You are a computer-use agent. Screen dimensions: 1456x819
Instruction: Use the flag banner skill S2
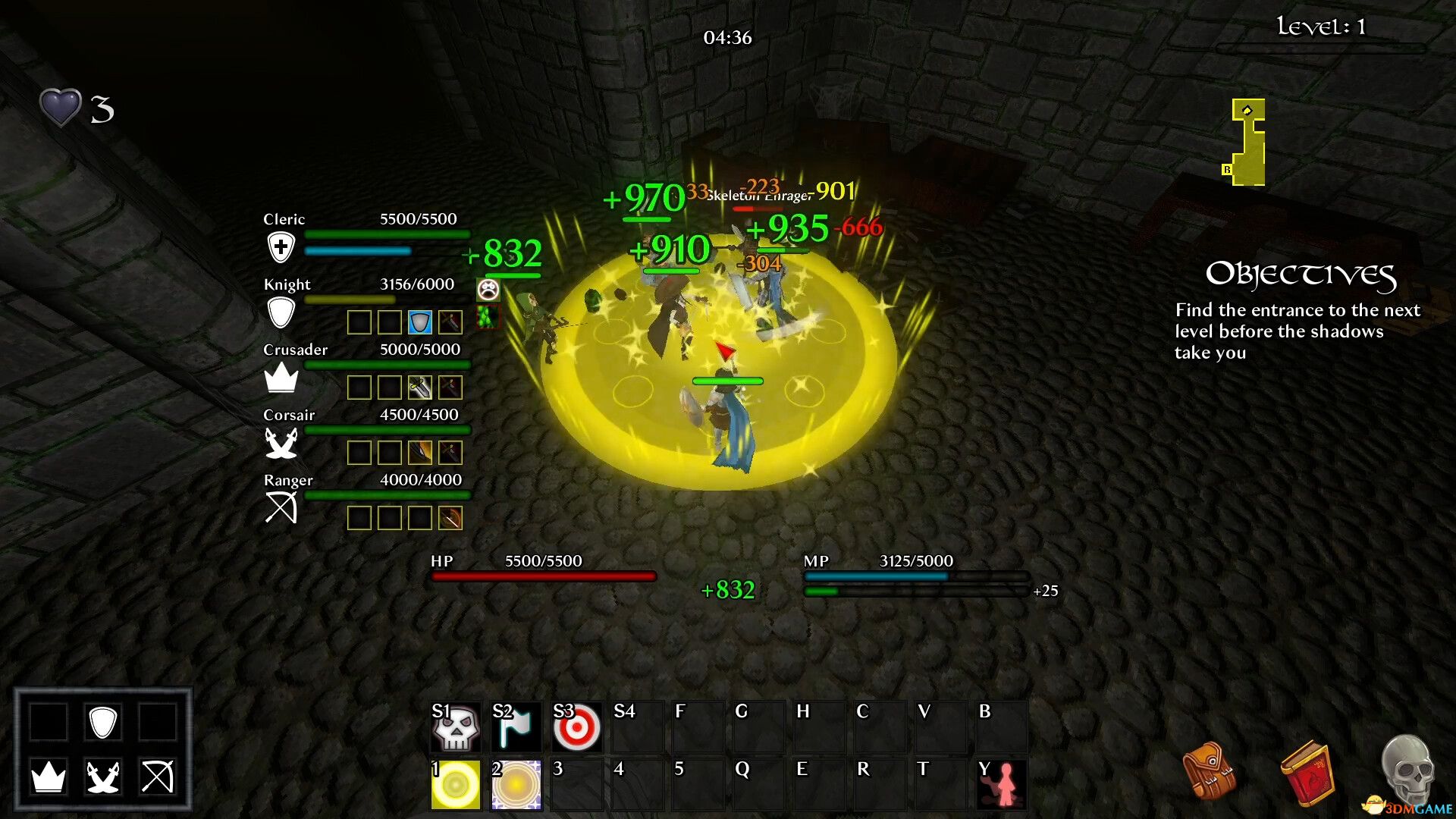516,728
